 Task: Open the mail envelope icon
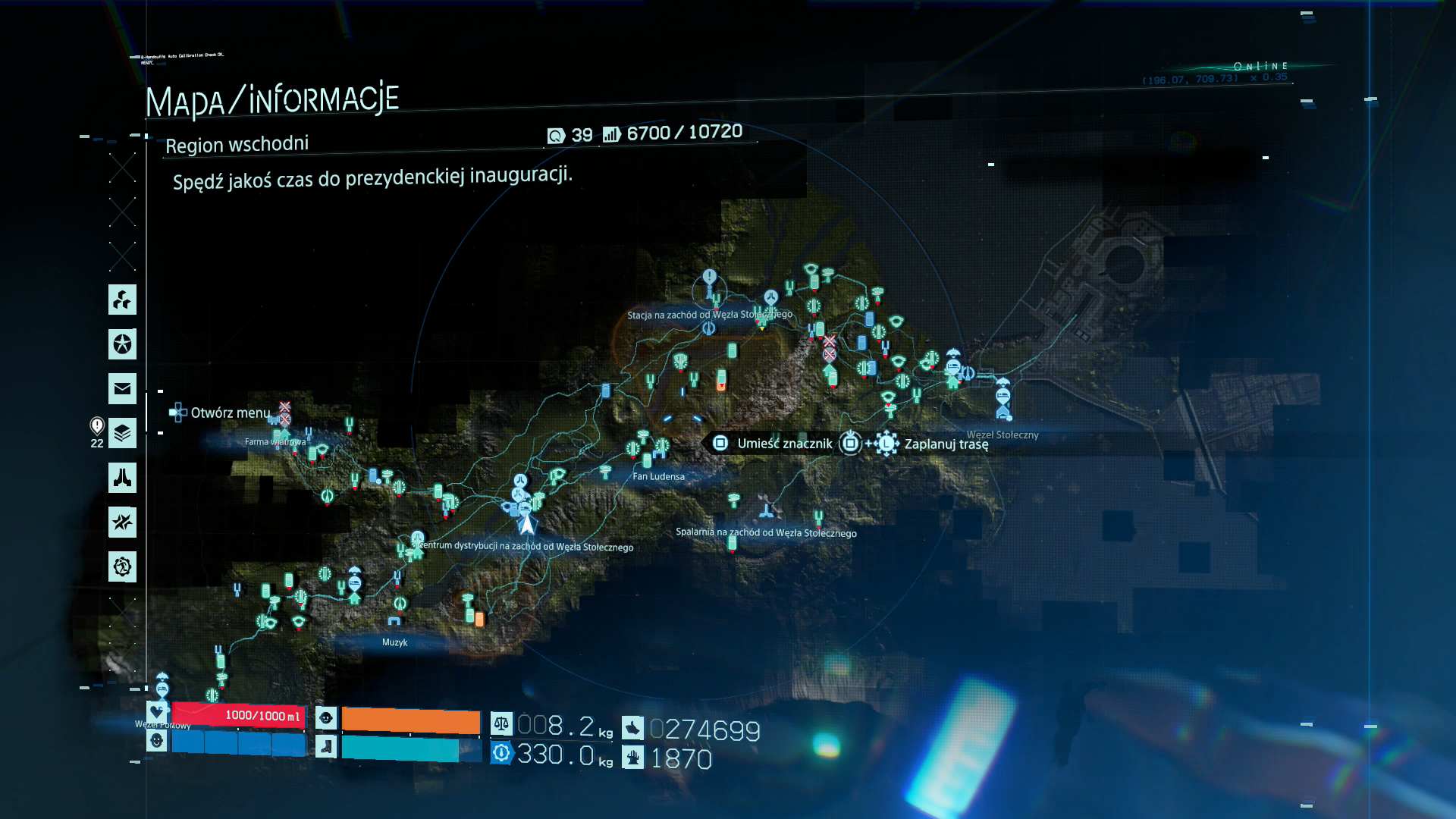click(x=122, y=389)
